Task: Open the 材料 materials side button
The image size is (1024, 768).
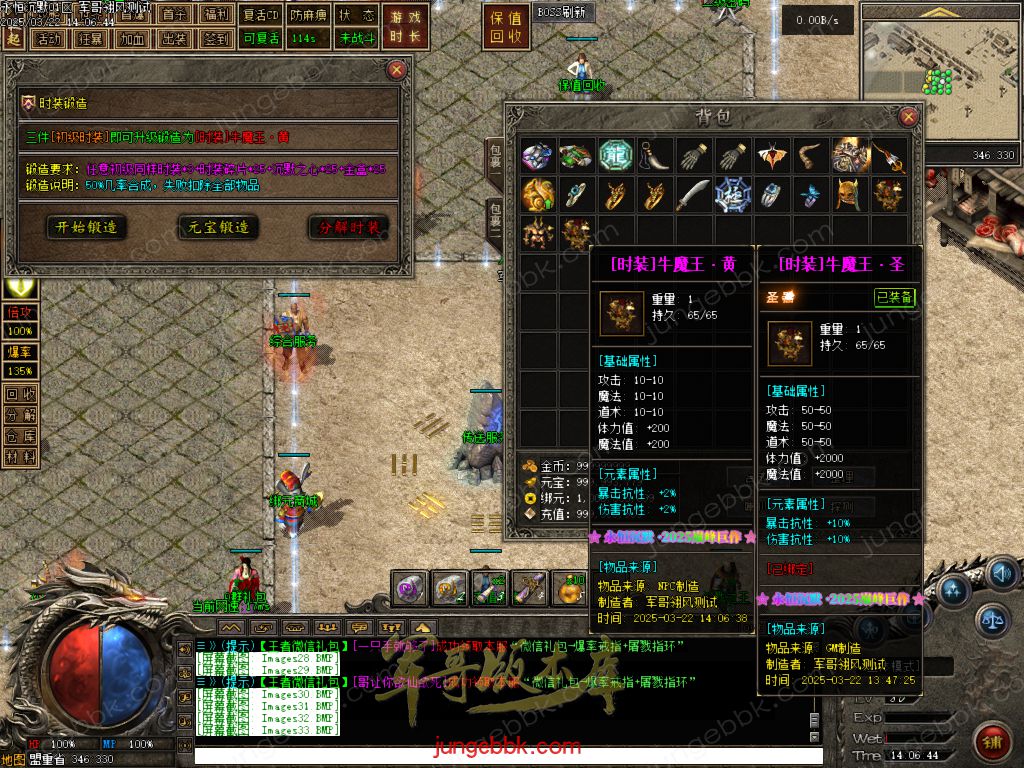Action: point(21,457)
